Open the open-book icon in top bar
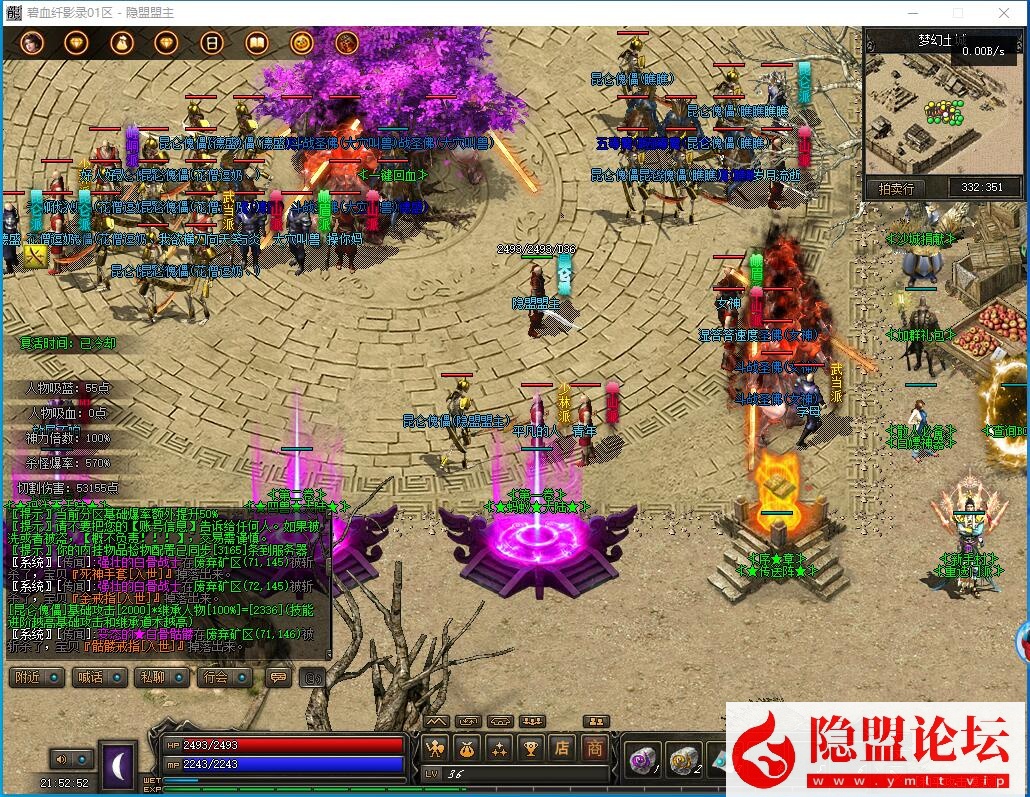This screenshot has height=797, width=1030. (x=256, y=43)
